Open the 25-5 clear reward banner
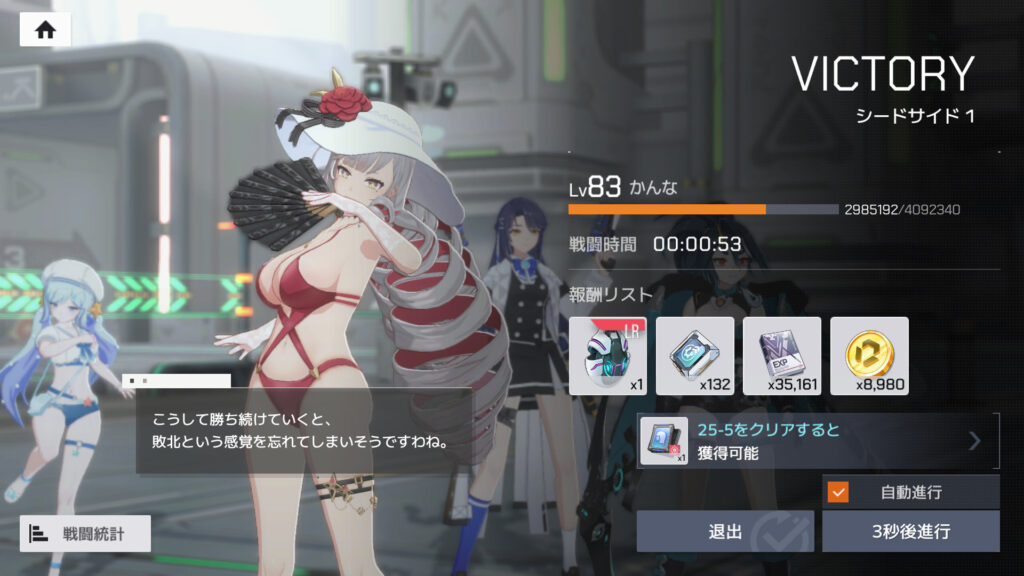This screenshot has width=1024, height=576. pos(818,441)
